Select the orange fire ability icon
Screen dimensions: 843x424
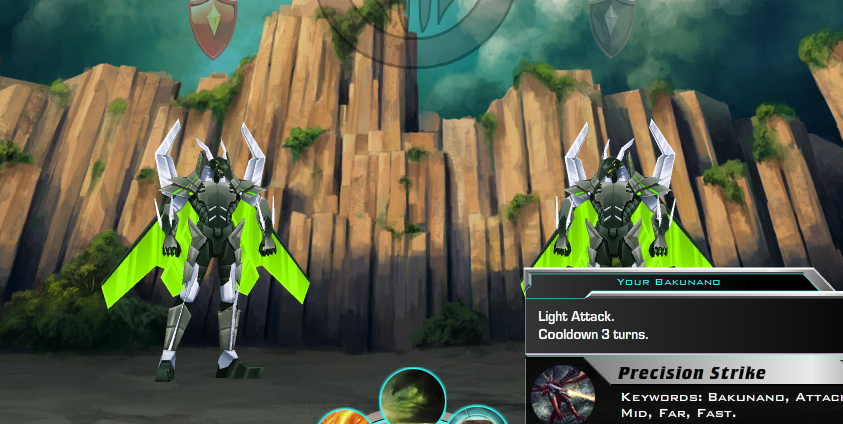coord(345,417)
